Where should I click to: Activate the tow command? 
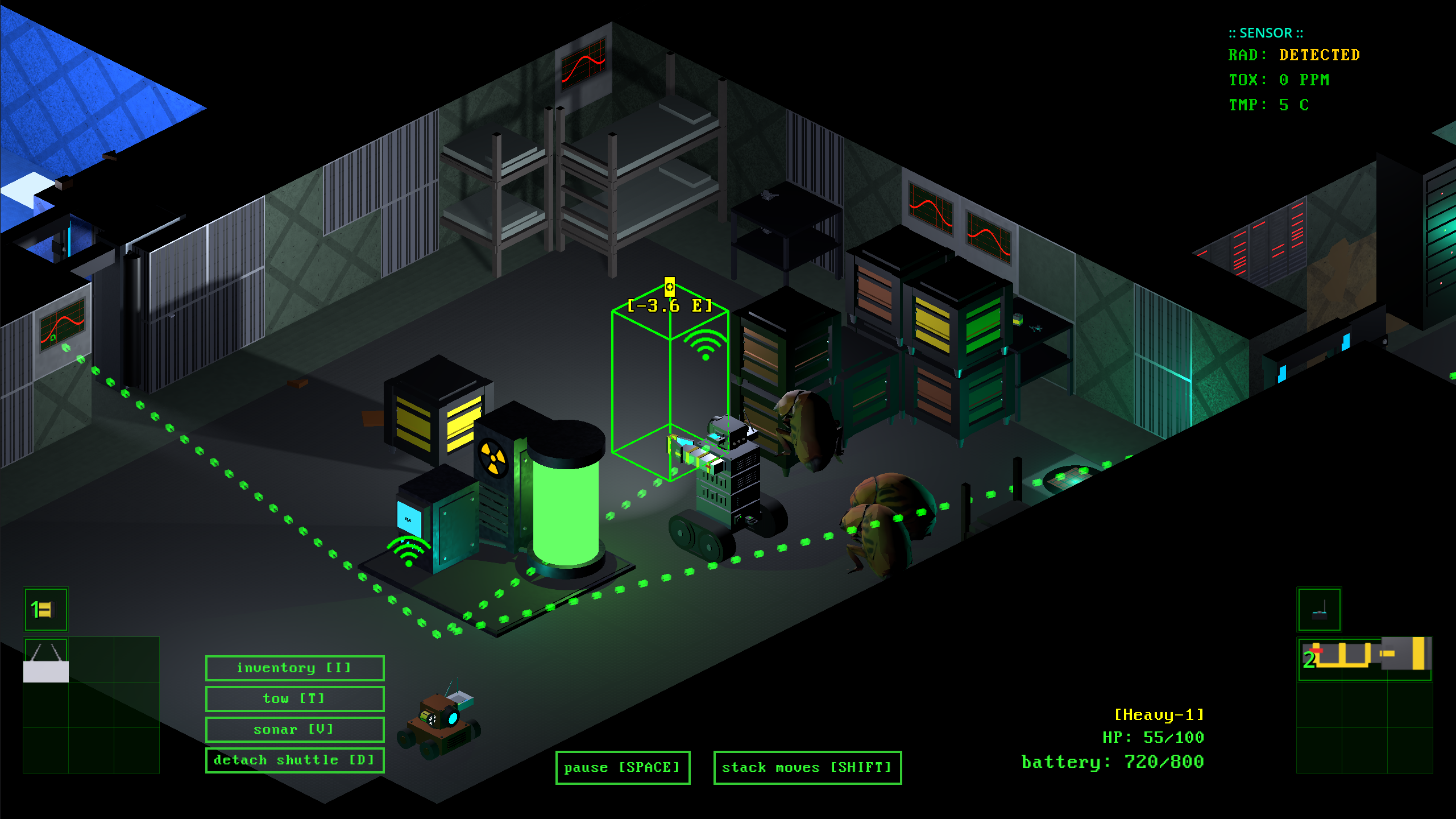294,698
